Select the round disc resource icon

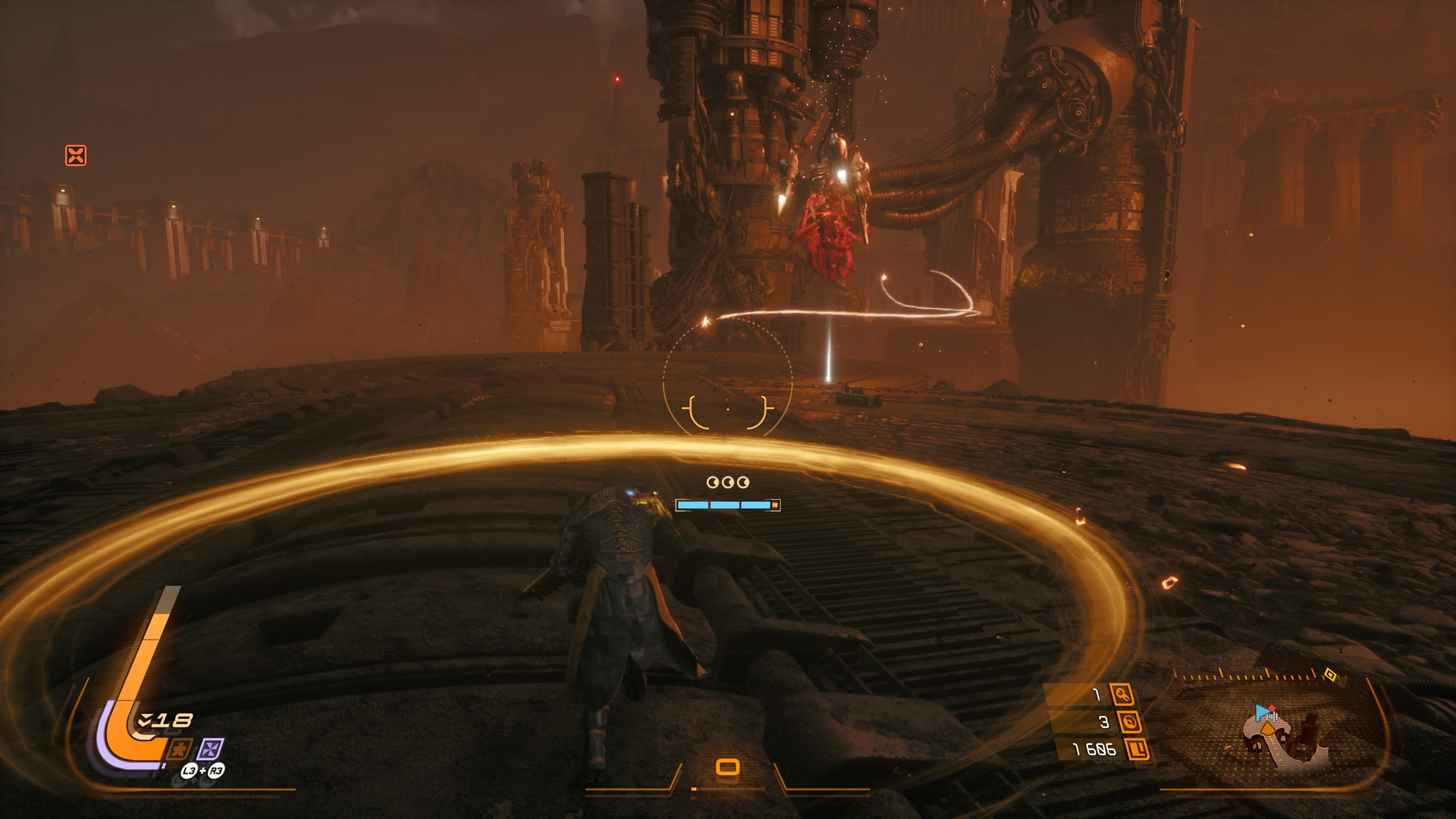(x=1129, y=722)
